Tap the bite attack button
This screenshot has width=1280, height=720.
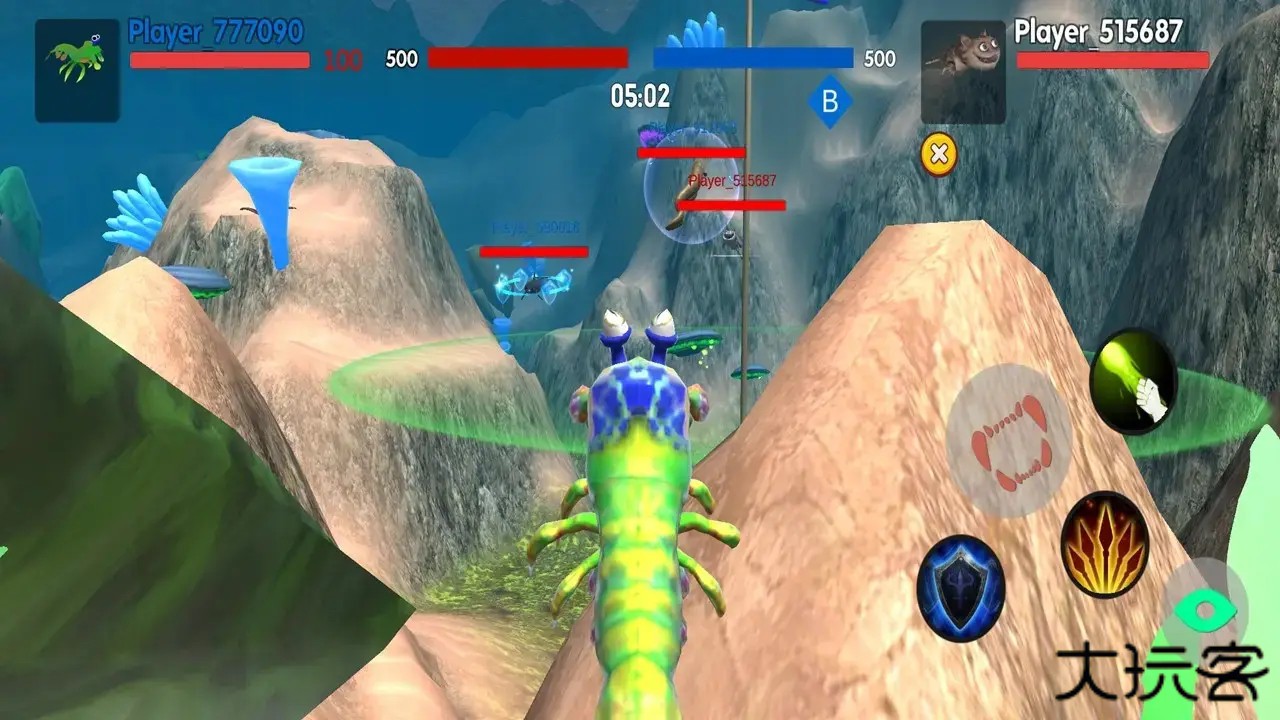(x=1009, y=441)
